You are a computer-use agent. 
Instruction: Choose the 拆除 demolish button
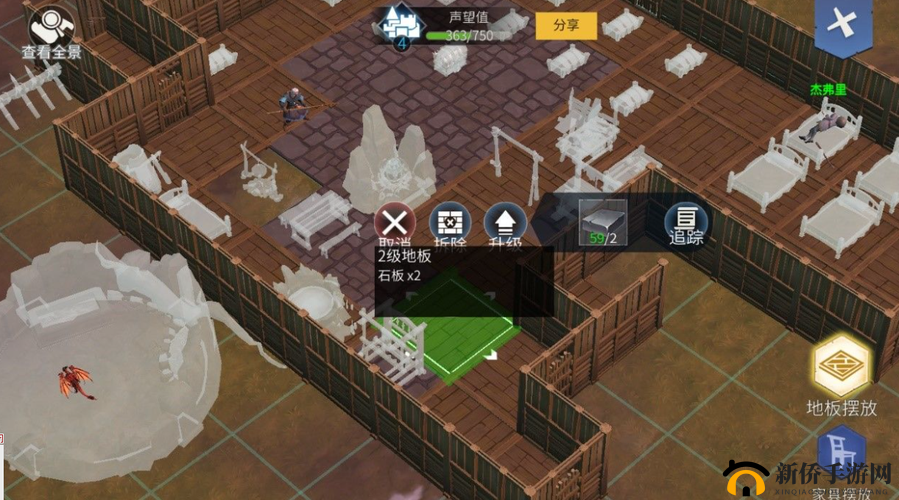[450, 223]
